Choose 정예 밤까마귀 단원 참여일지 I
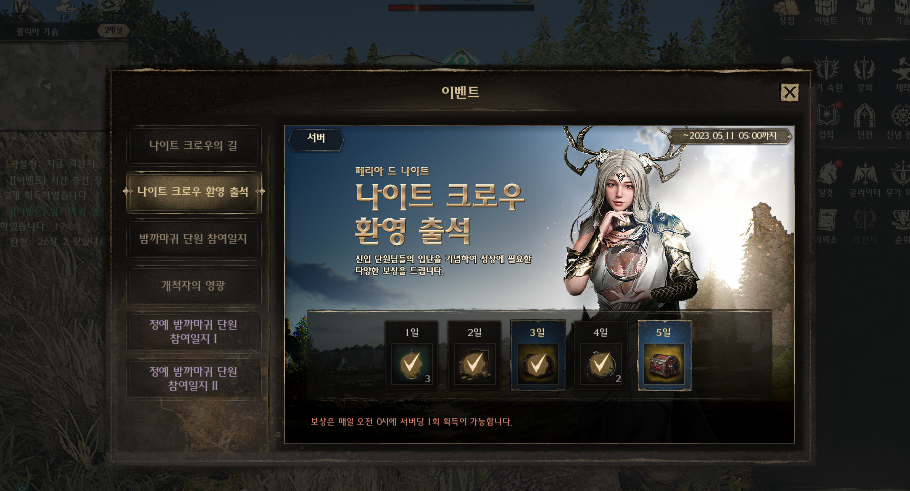This screenshot has height=491, width=910. tap(193, 332)
